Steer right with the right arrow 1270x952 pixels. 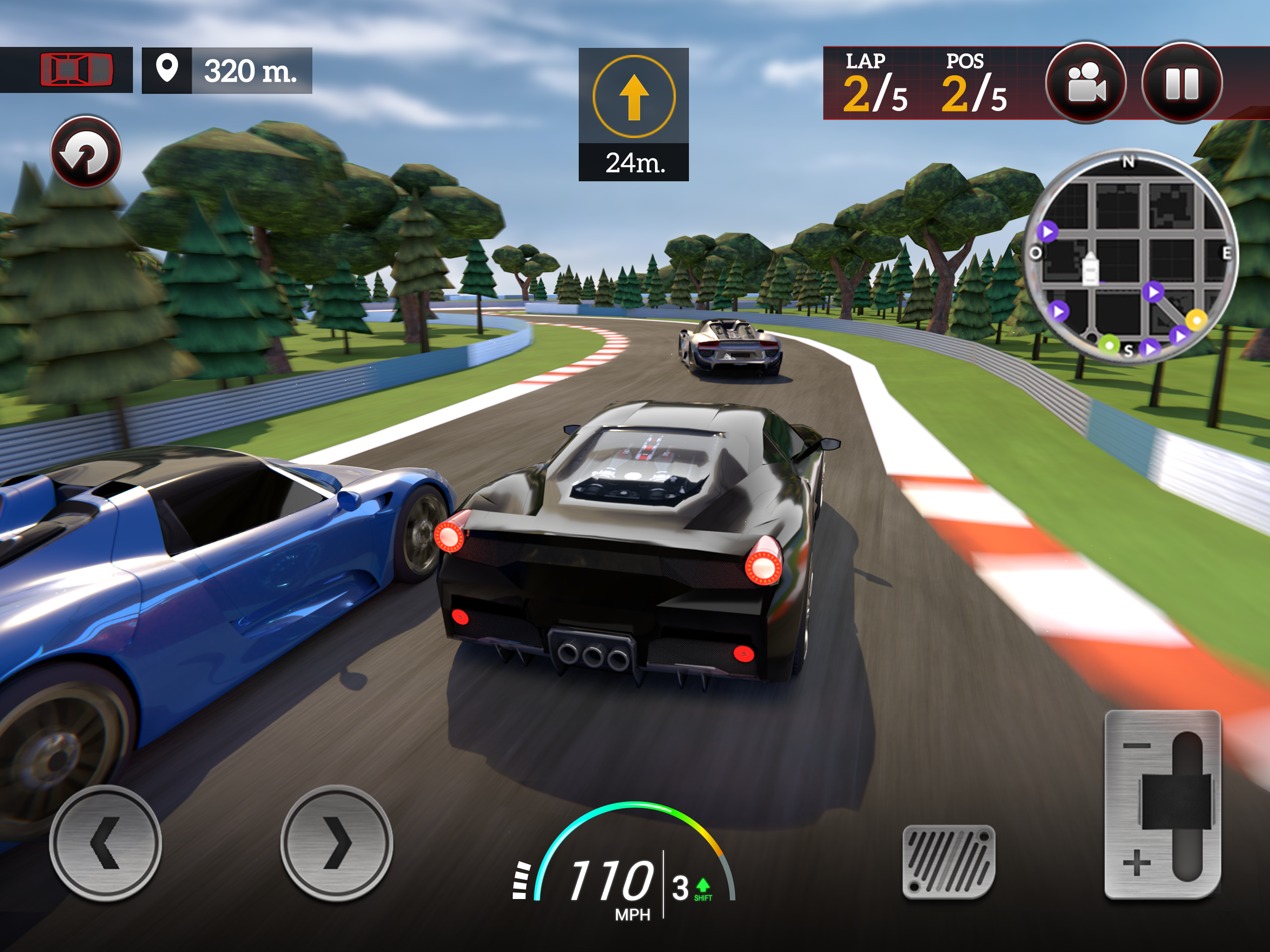pyautogui.click(x=337, y=843)
